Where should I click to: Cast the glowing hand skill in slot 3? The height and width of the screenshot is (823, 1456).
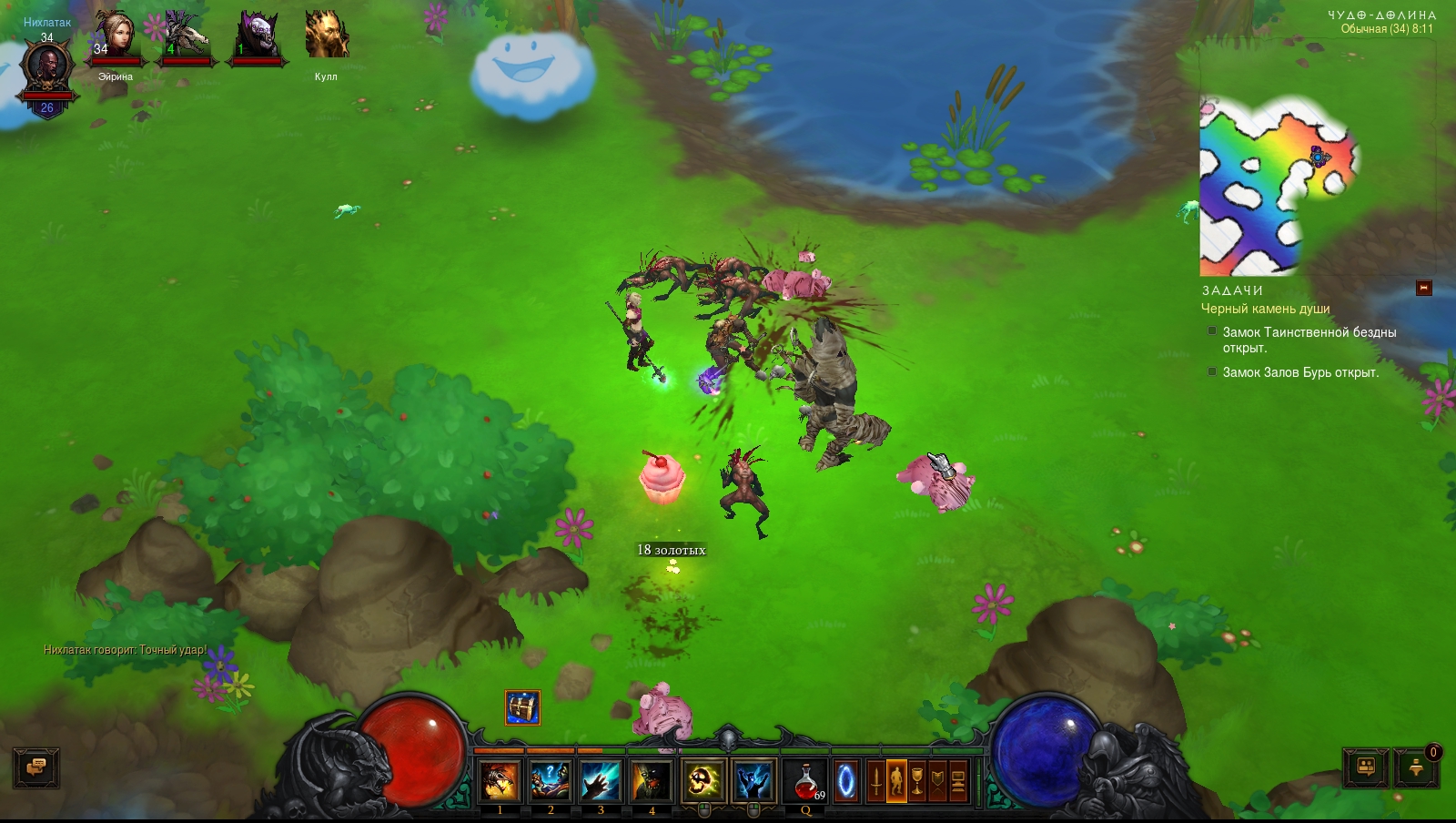[x=601, y=781]
